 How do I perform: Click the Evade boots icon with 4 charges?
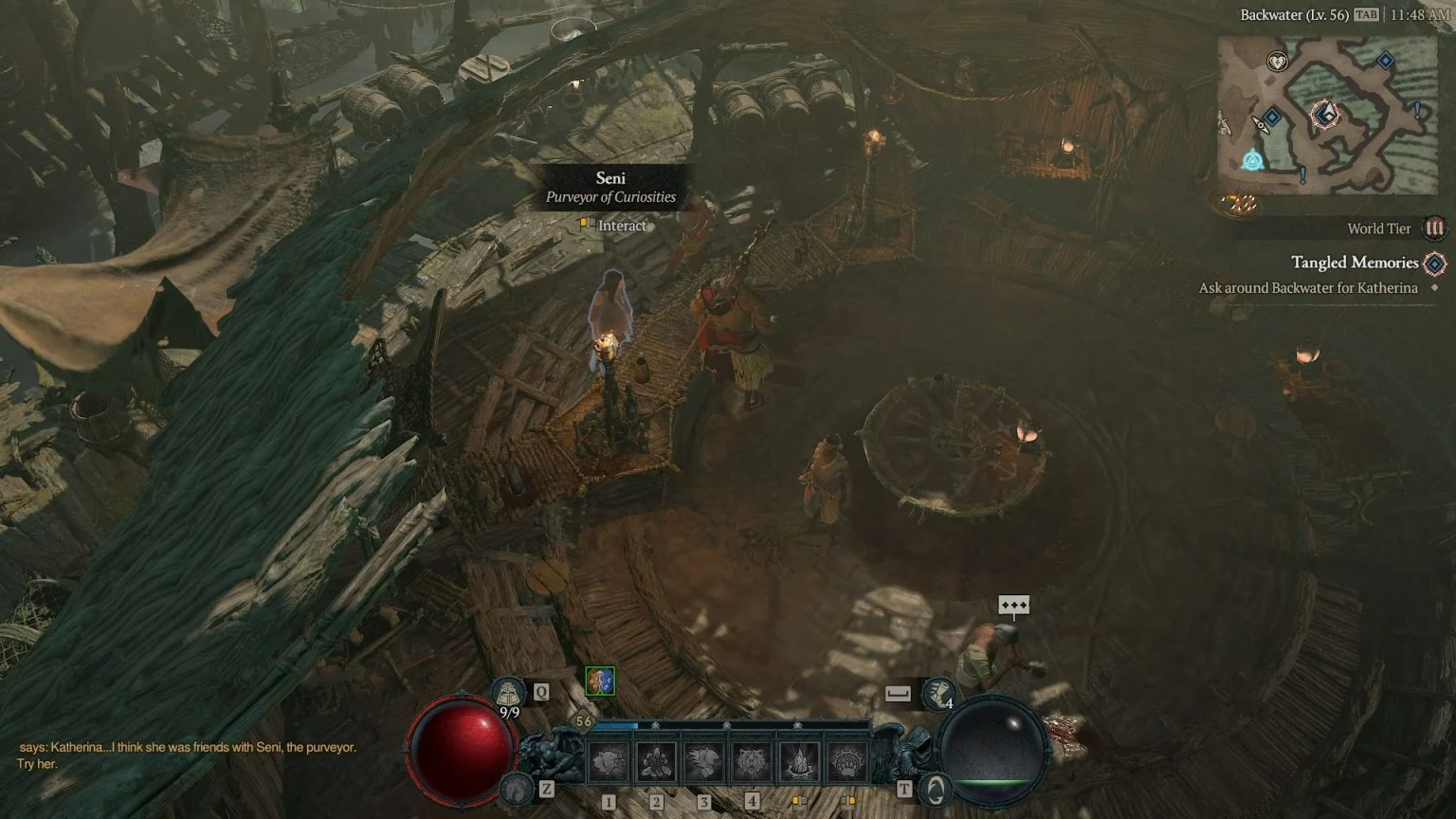coord(939,693)
